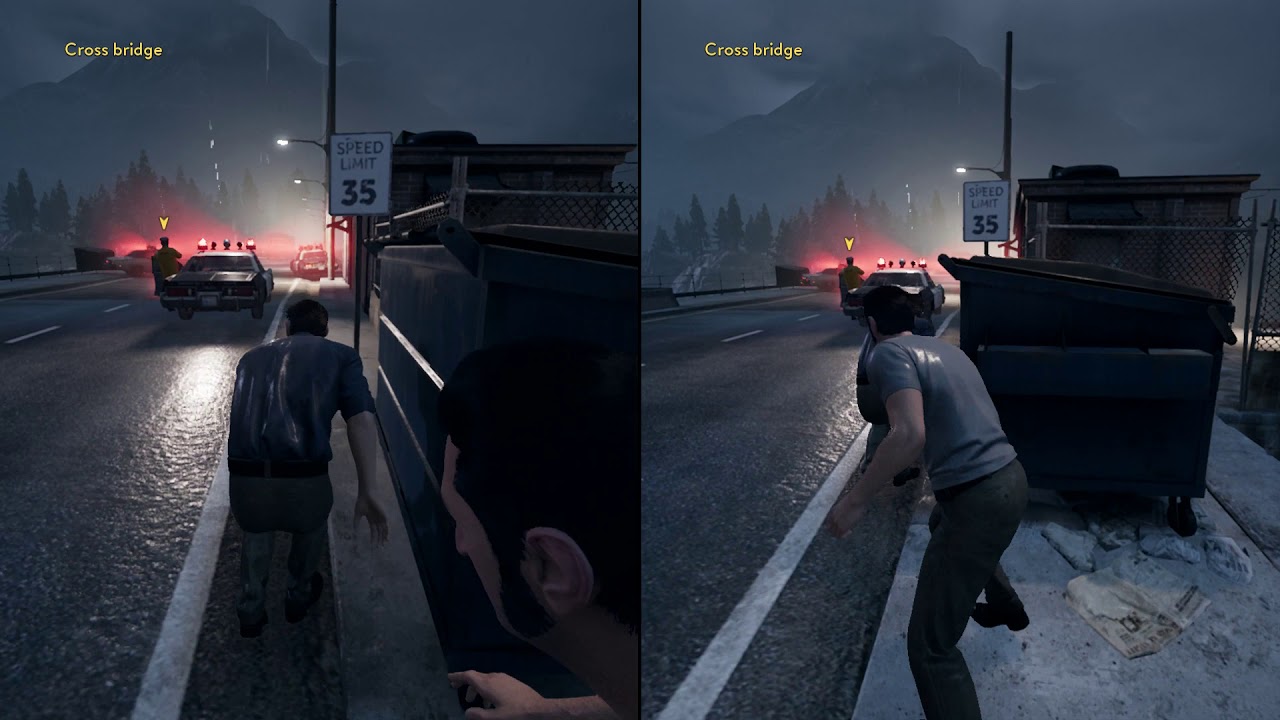Viewport: 1280px width, 720px height.
Task: Click the police car with flashing lights, left screen
Action: 222,282
